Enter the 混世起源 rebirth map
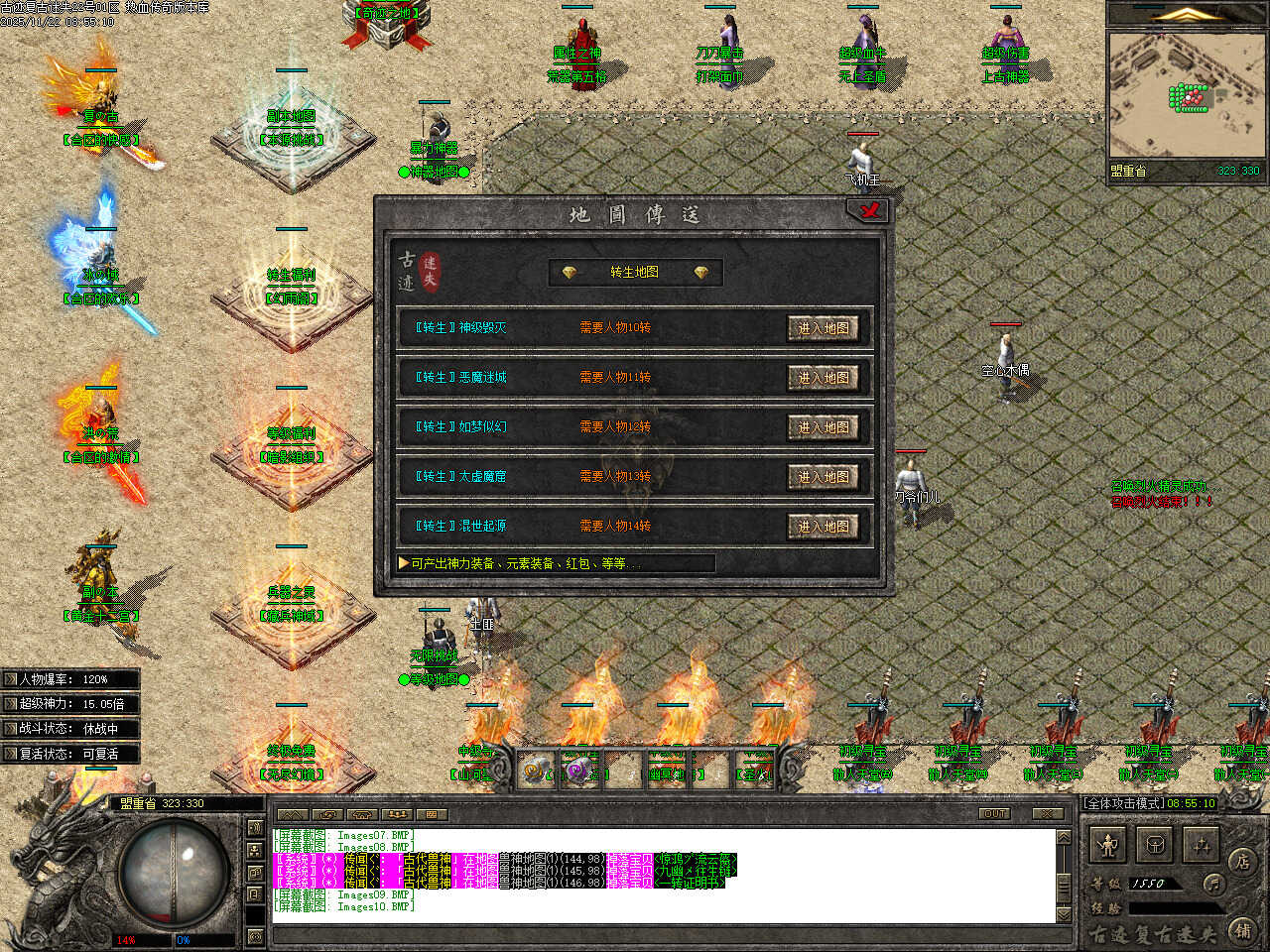This screenshot has height=952, width=1270. pos(823,527)
